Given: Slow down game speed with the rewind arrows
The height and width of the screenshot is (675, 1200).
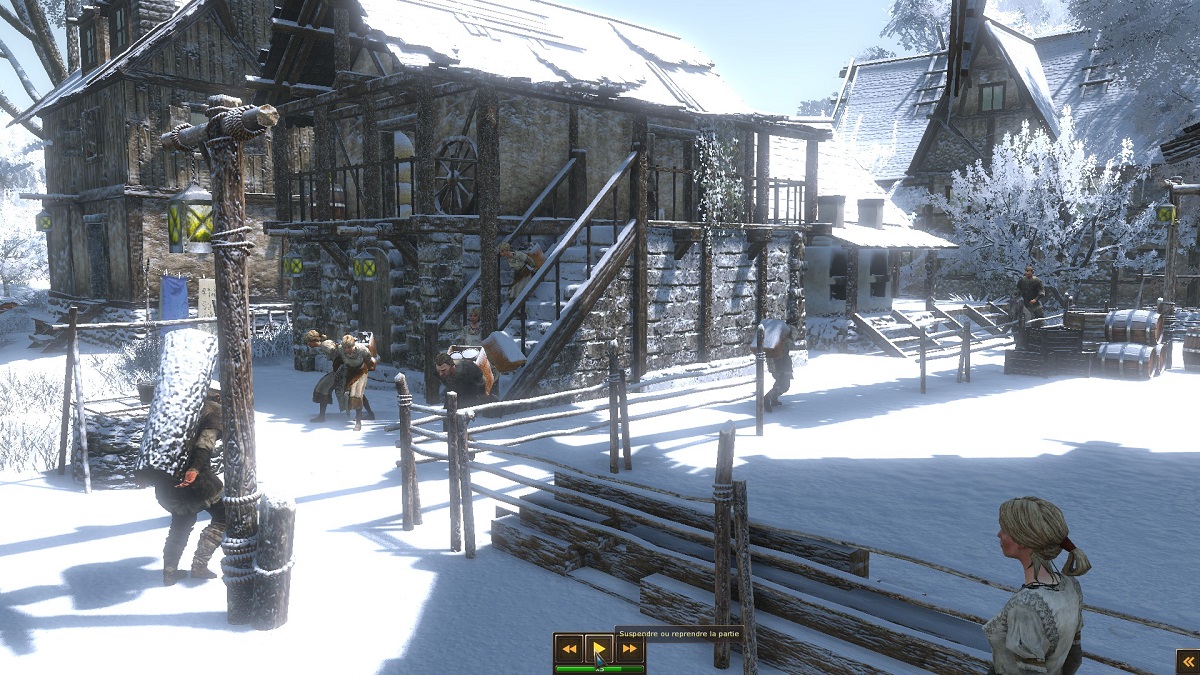Looking at the screenshot, I should tap(569, 649).
